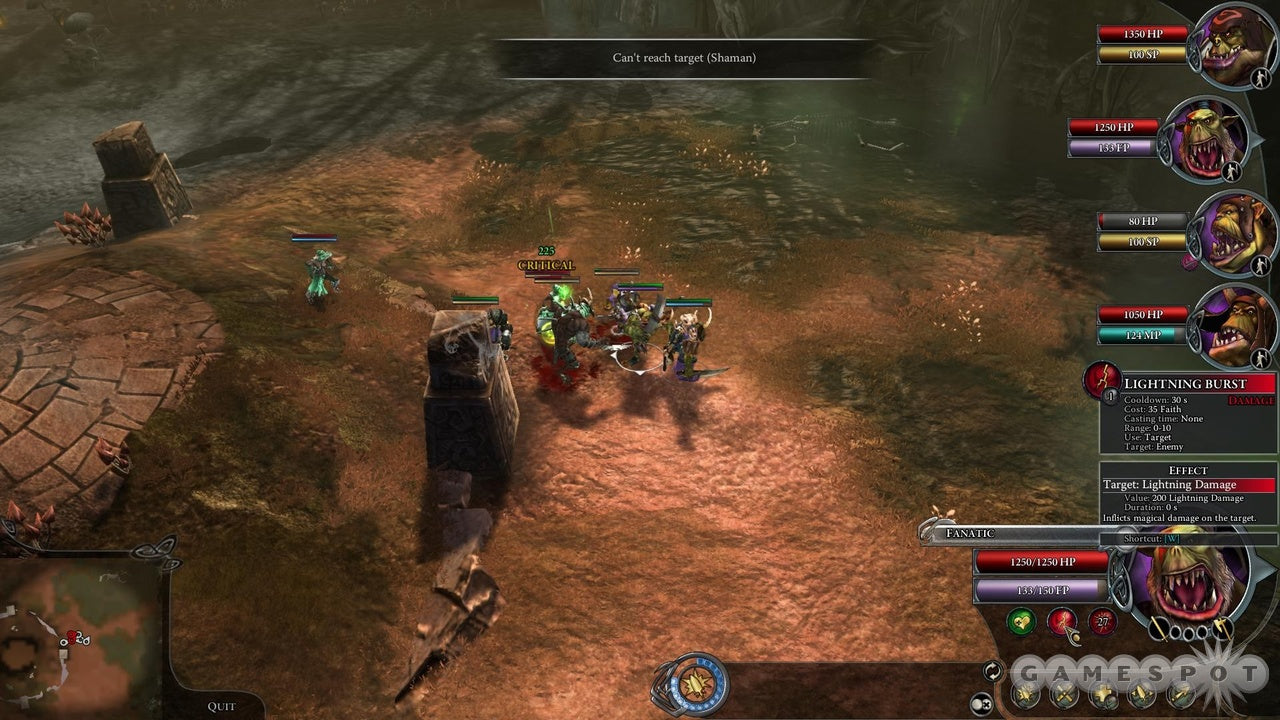The height and width of the screenshot is (720, 1280).
Task: Click the circular arrows swap button
Action: click(993, 670)
